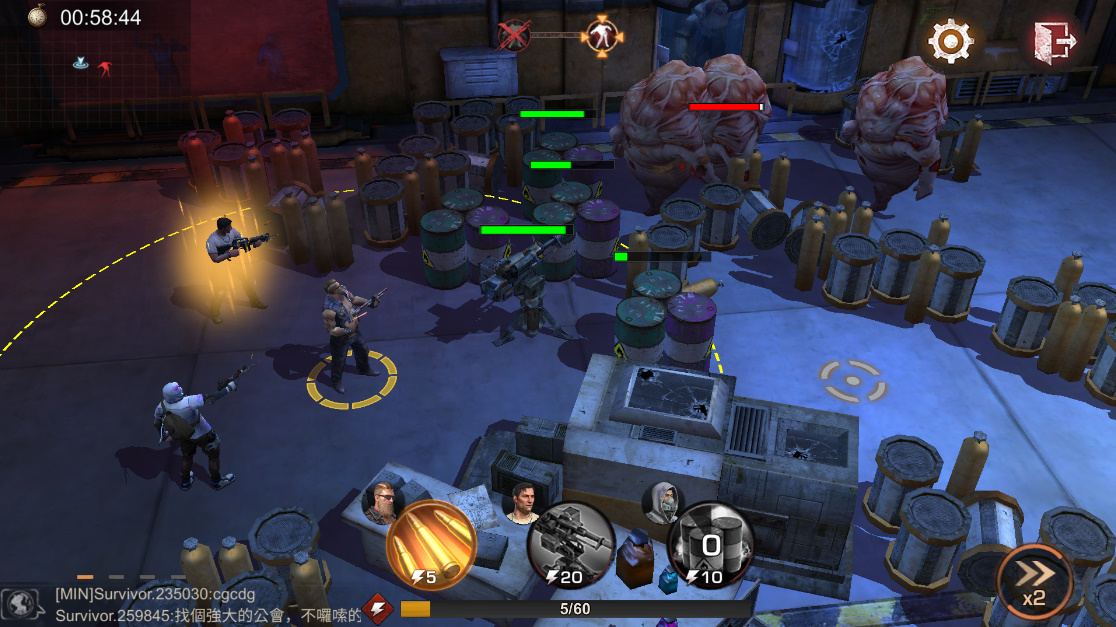Select the hooded masked hero portrait

pyautogui.click(x=661, y=501)
